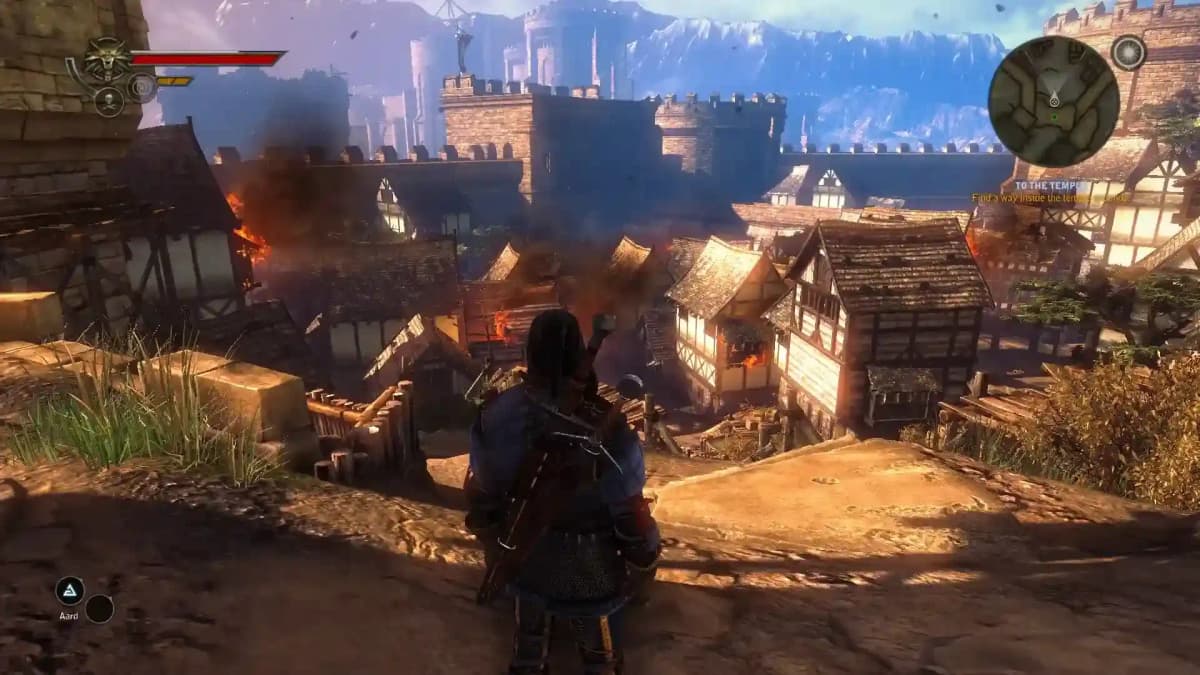The height and width of the screenshot is (675, 1200).
Task: Click the sun icon beside the minimap
Action: [x=1129, y=52]
